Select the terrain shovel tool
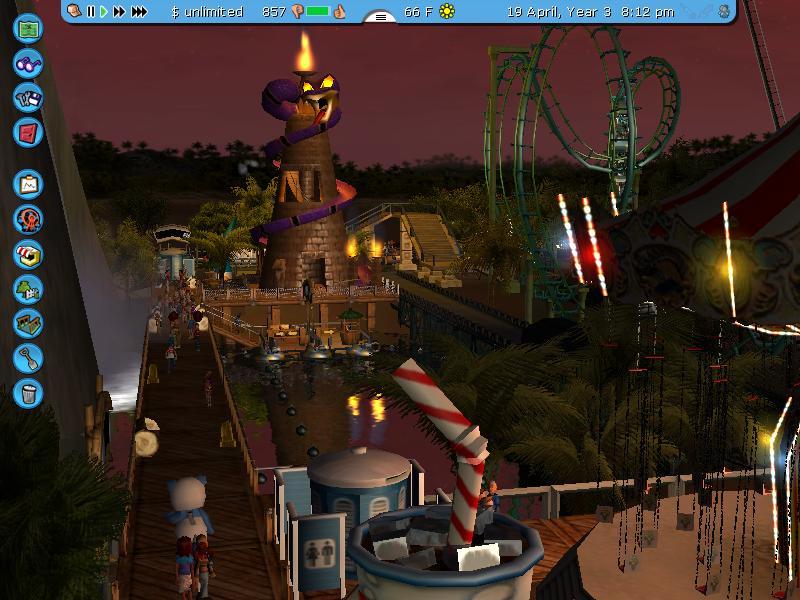Screen dimensions: 800x600 click(28, 357)
